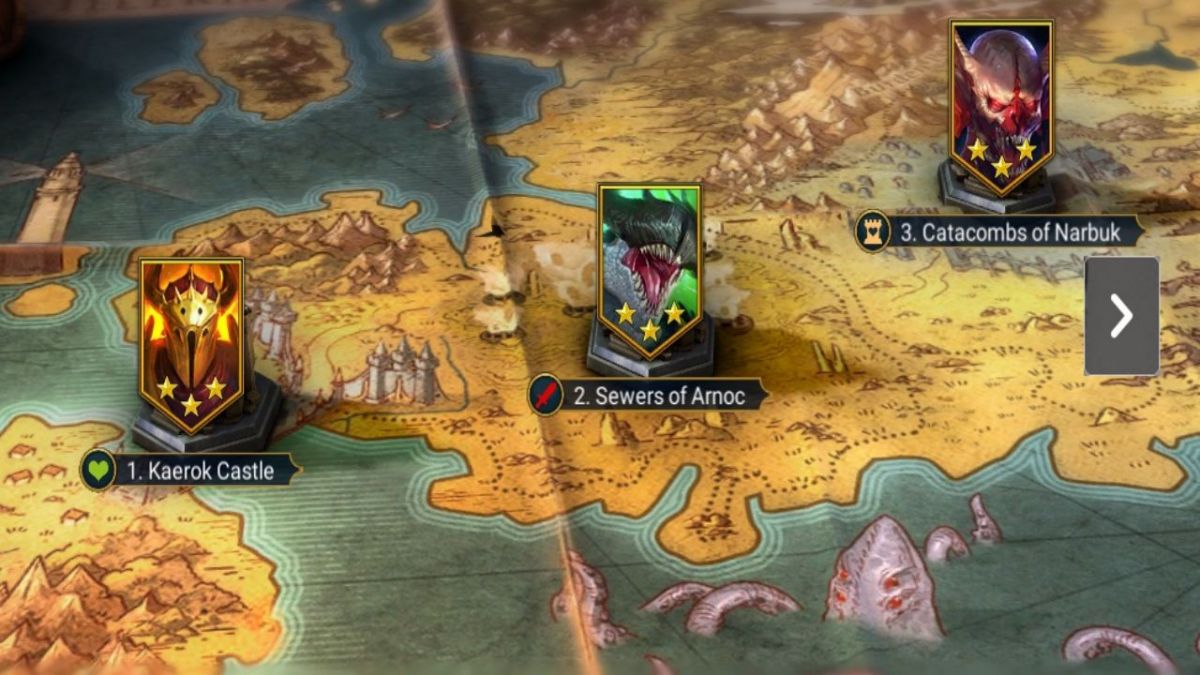Viewport: 1200px width, 675px height.
Task: Click the '2. Sewers of Arnoc' label
Action: [659, 395]
